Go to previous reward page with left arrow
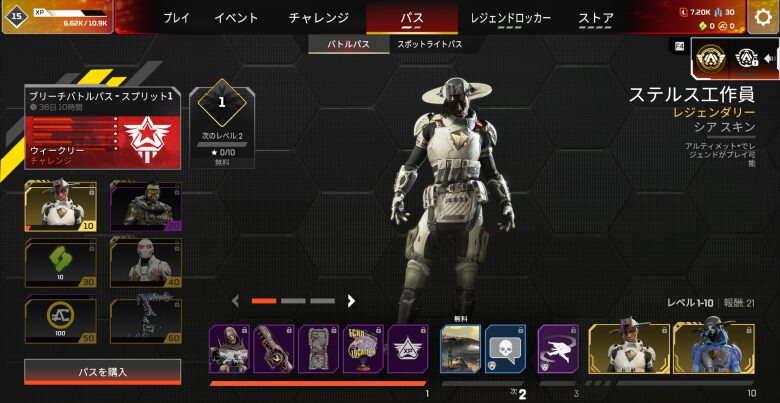Viewport: 780px width, 403px height. coord(236,300)
